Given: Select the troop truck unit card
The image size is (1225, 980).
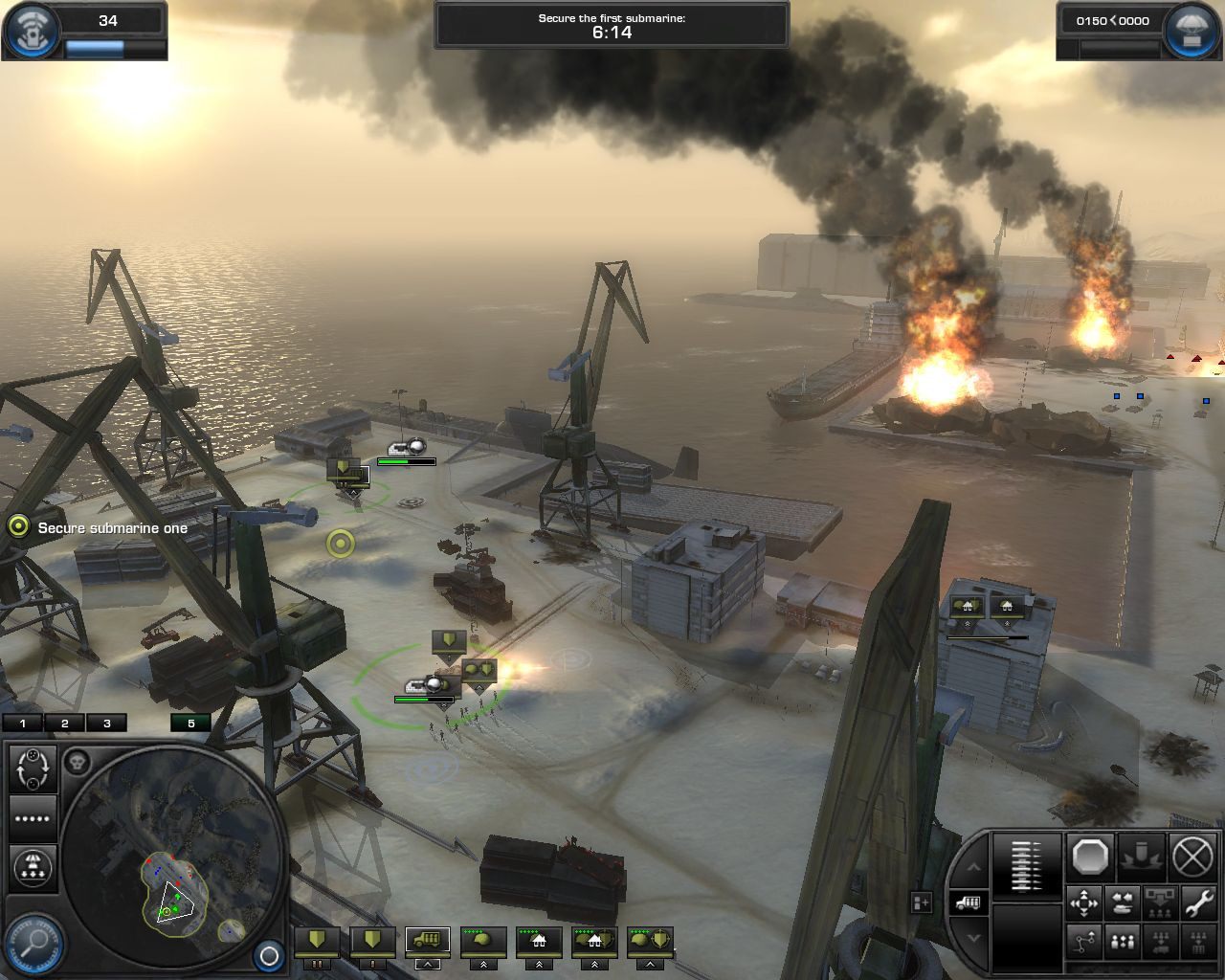Looking at the screenshot, I should [x=427, y=941].
